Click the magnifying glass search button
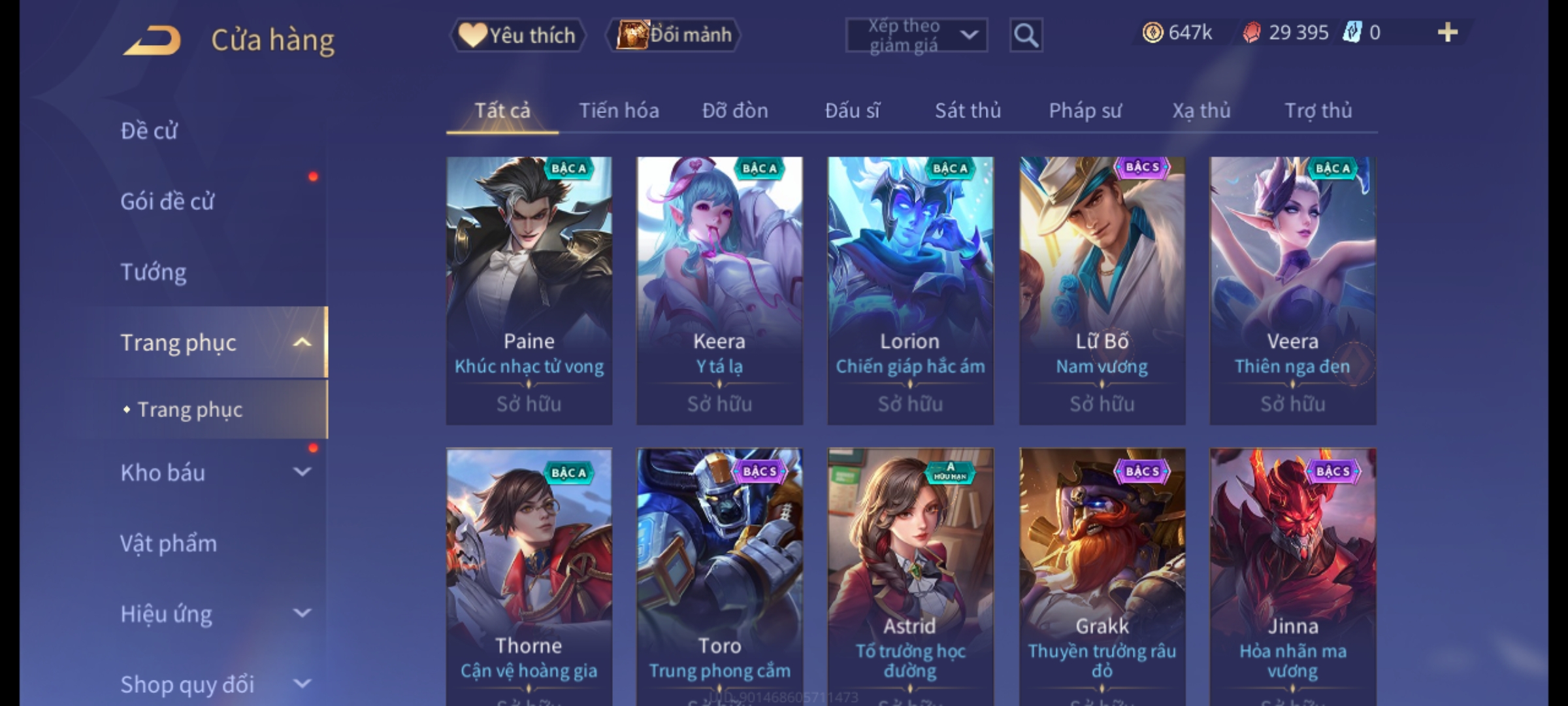This screenshot has height=706, width=1568. point(1026,35)
